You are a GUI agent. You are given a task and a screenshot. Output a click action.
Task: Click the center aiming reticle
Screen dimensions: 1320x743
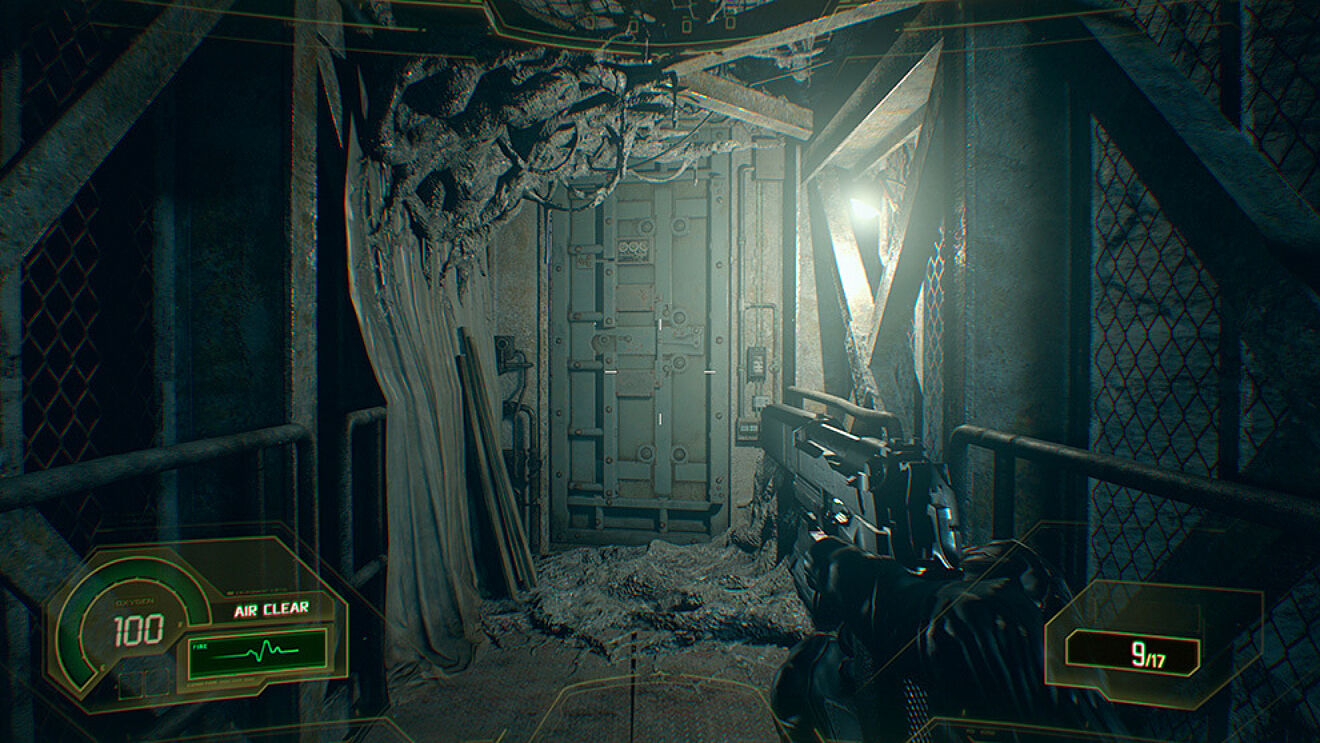pos(660,371)
